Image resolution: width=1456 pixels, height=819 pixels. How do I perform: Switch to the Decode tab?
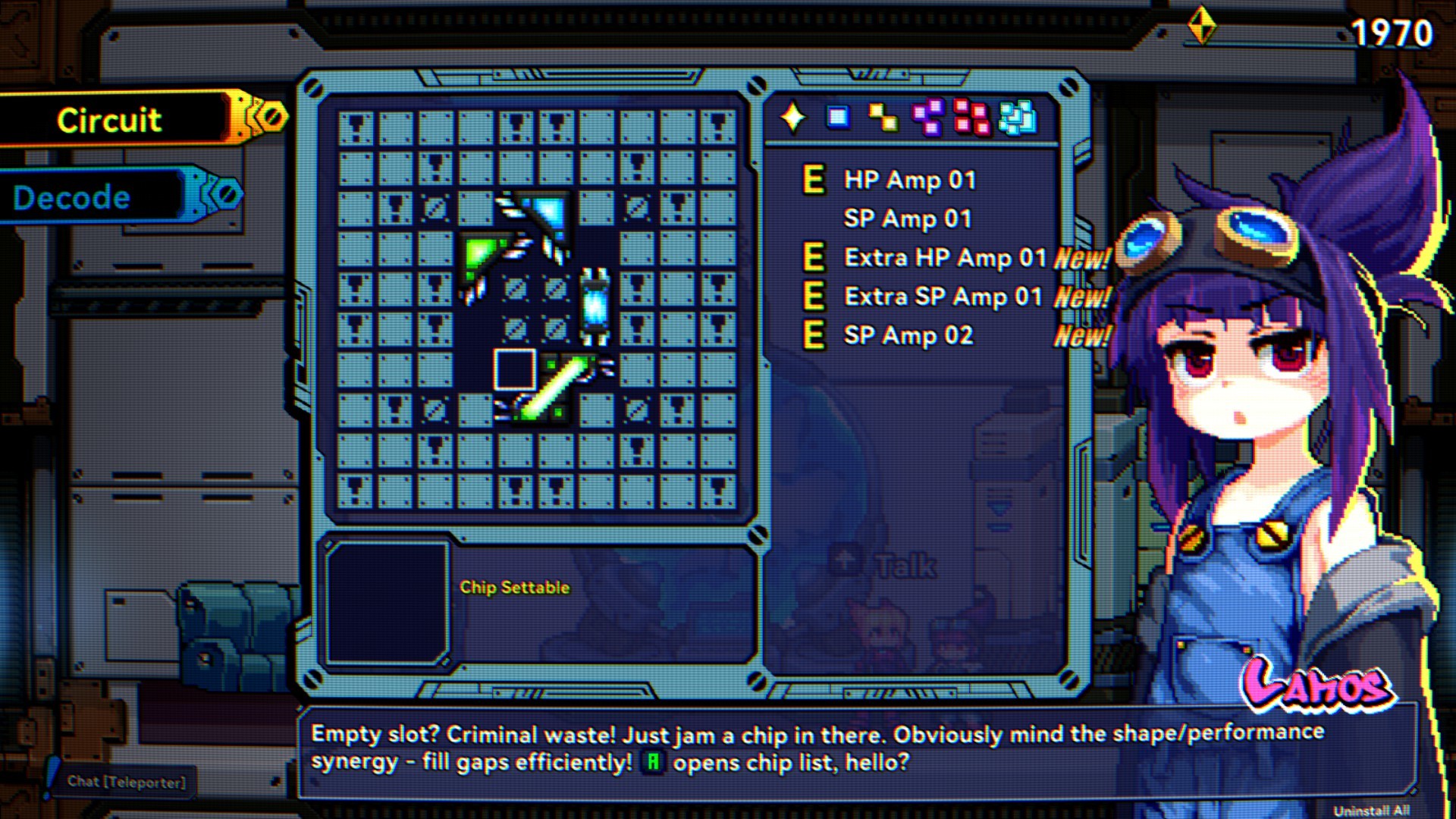[72, 198]
